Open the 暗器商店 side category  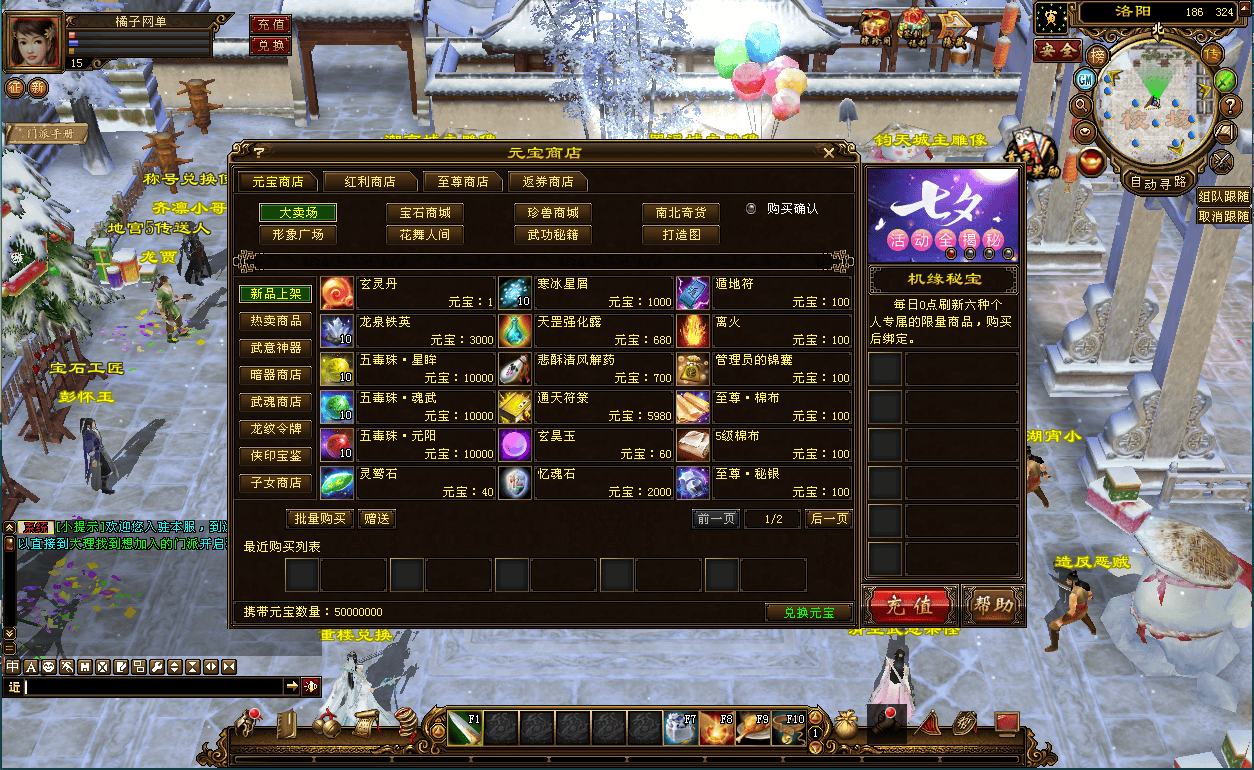[275, 375]
